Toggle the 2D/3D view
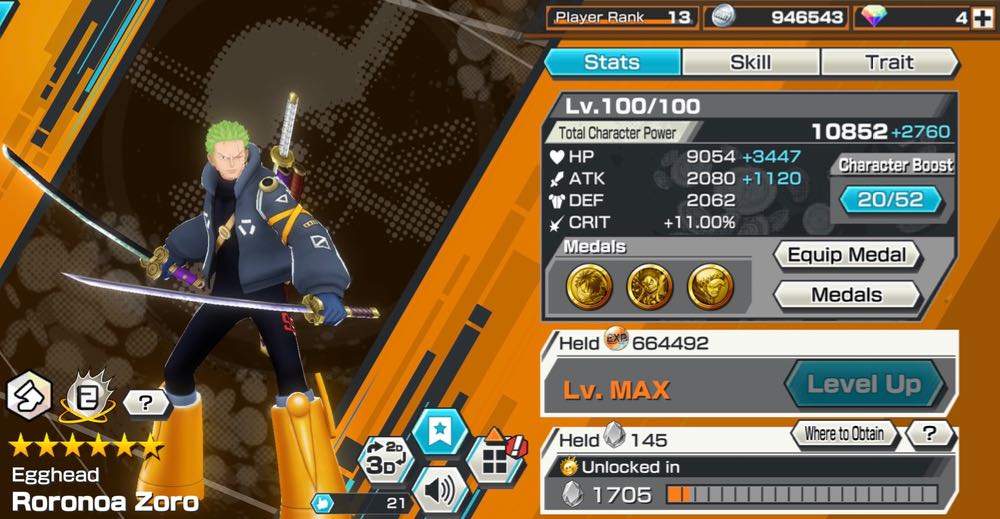This screenshot has width=1000, height=519. pos(386,462)
